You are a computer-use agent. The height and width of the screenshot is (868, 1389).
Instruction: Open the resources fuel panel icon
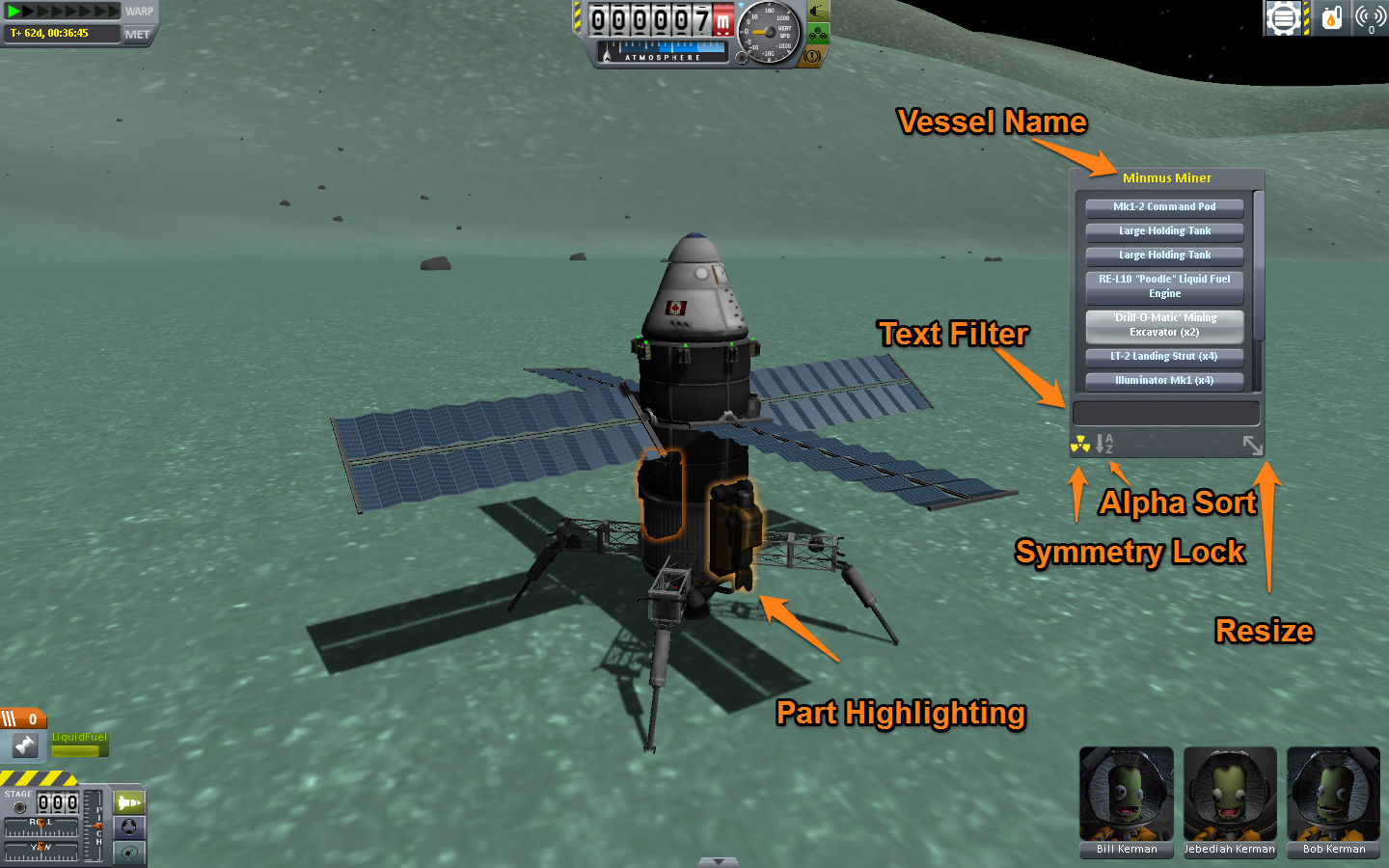(1331, 17)
